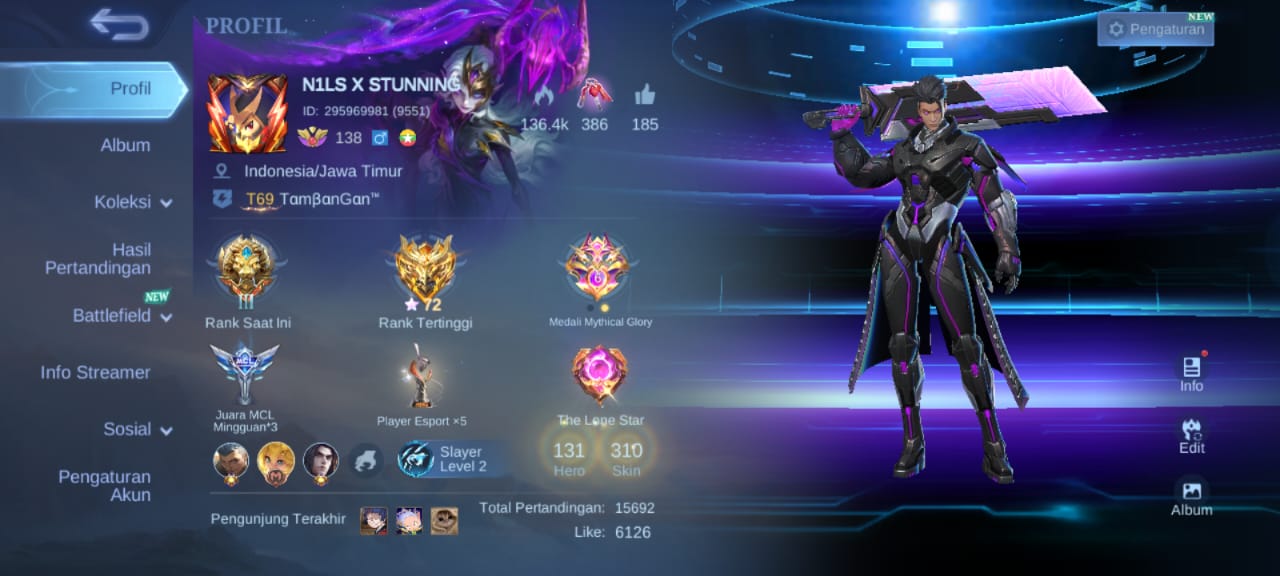View Info Streamer page
This screenshot has width=1280, height=576.
coord(95,372)
